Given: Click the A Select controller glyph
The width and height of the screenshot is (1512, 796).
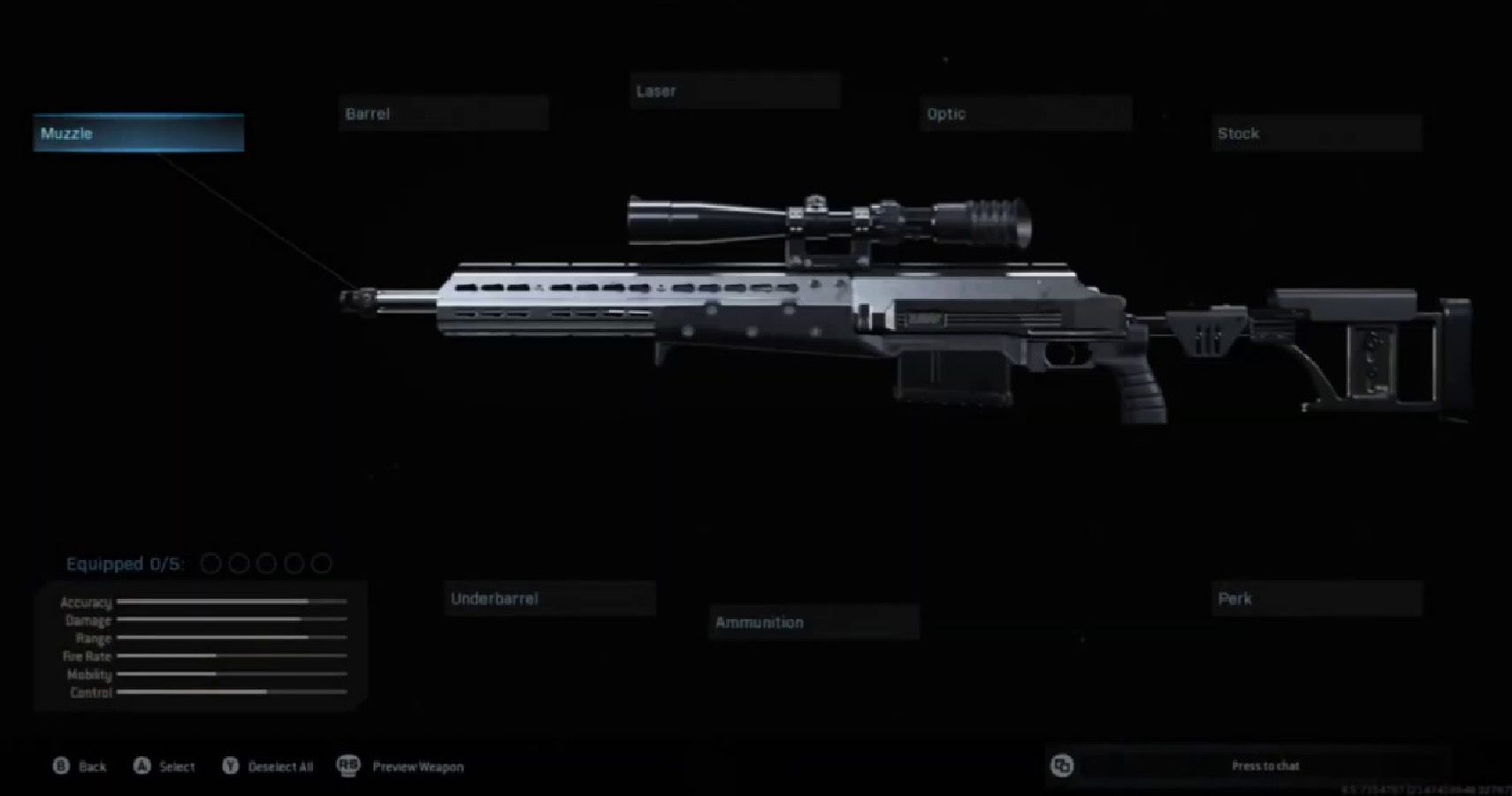Looking at the screenshot, I should click(x=141, y=767).
